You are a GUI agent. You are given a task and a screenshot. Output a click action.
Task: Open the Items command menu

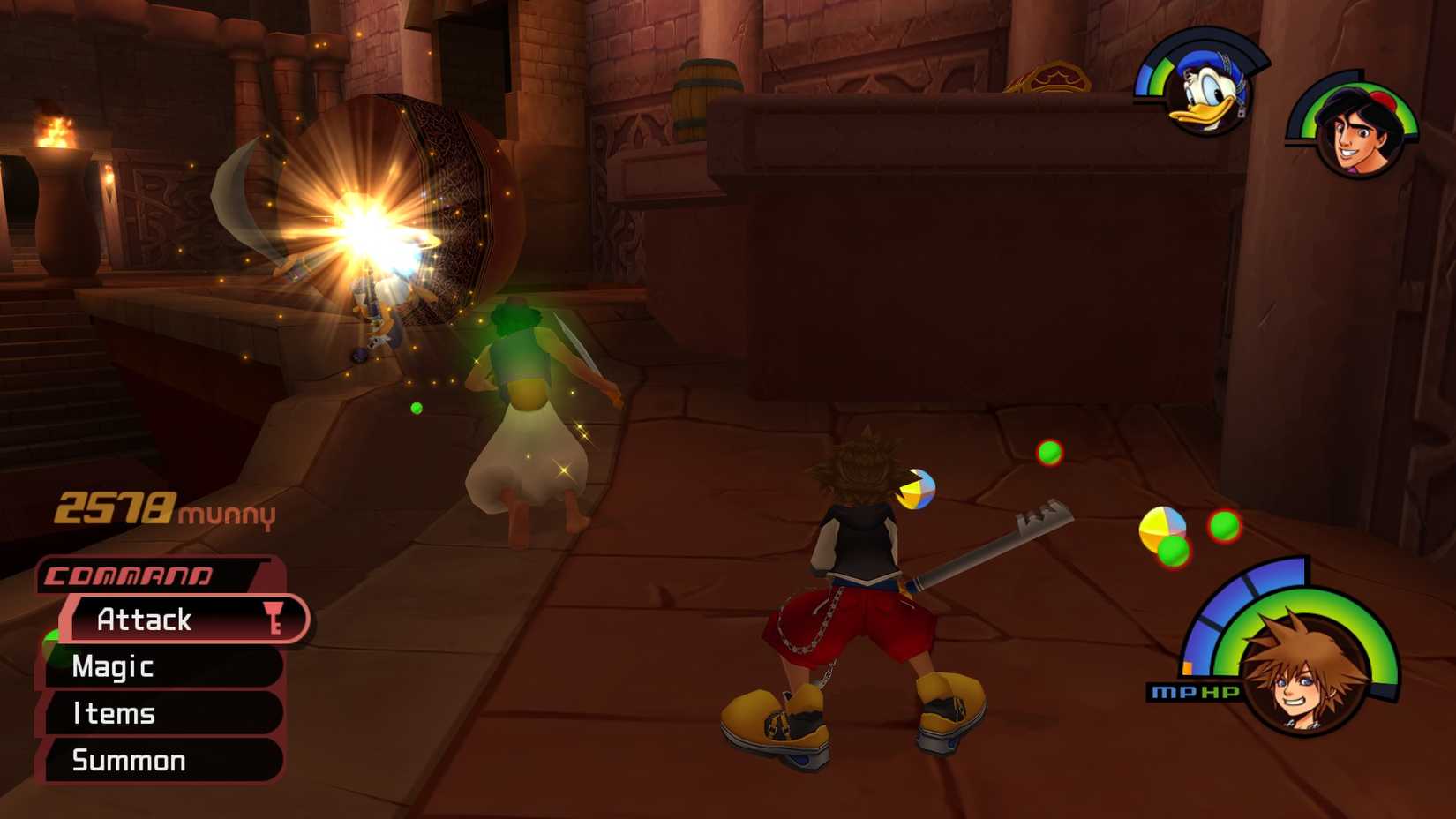coord(116,714)
